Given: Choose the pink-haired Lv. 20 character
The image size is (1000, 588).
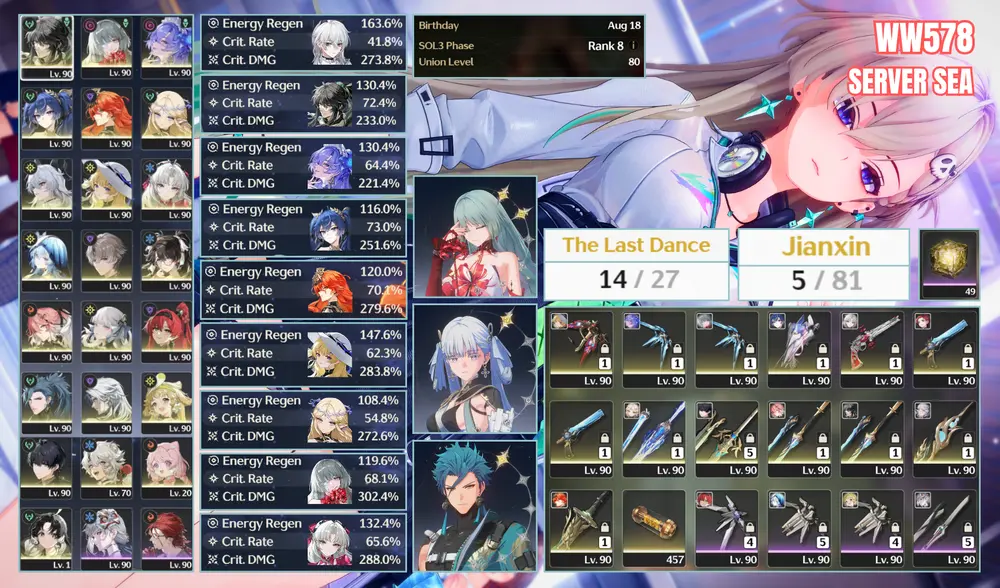Looking at the screenshot, I should coord(167,466).
